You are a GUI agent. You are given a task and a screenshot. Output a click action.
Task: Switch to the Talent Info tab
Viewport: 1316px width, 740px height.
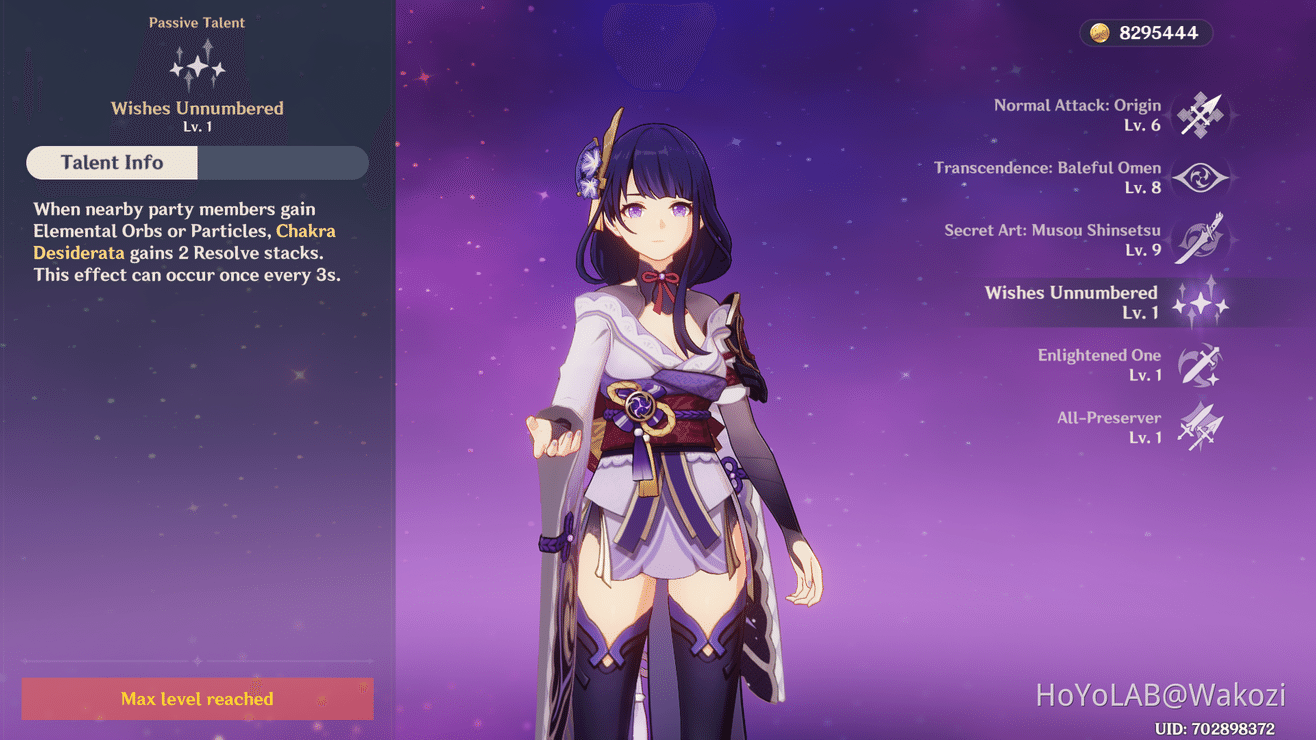pos(112,163)
